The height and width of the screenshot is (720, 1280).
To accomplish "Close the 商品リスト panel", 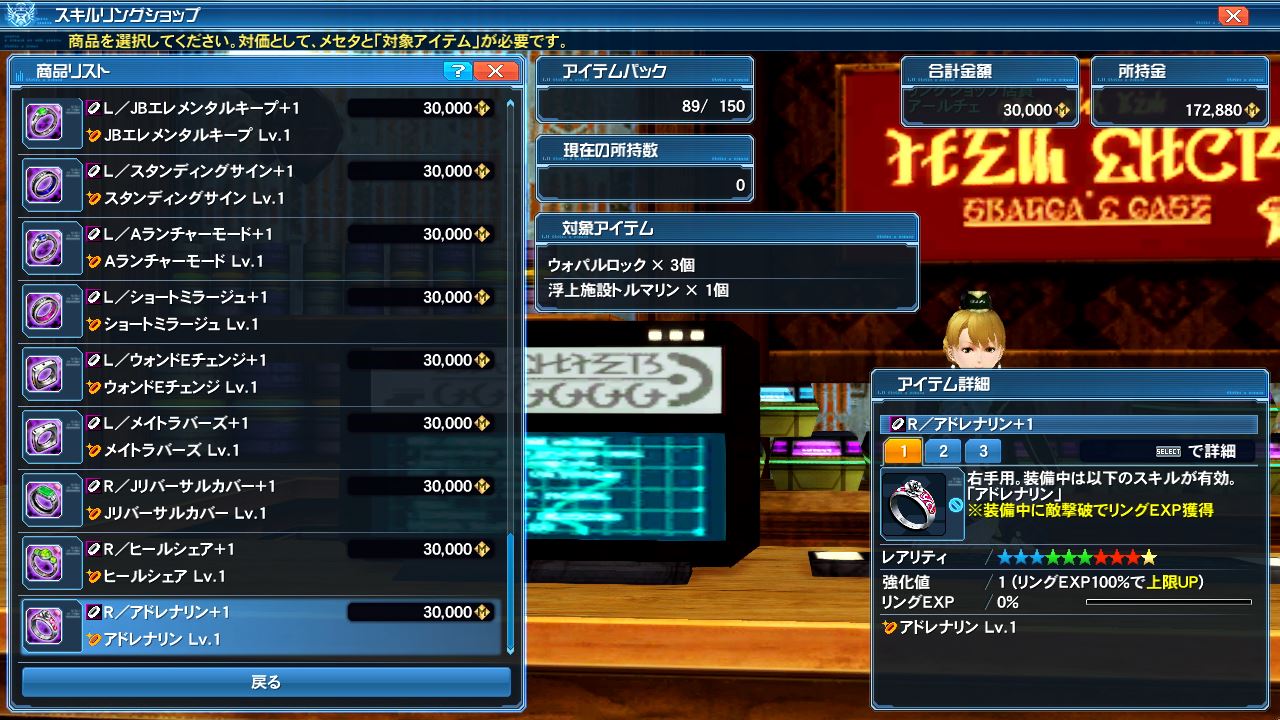I will click(496, 71).
